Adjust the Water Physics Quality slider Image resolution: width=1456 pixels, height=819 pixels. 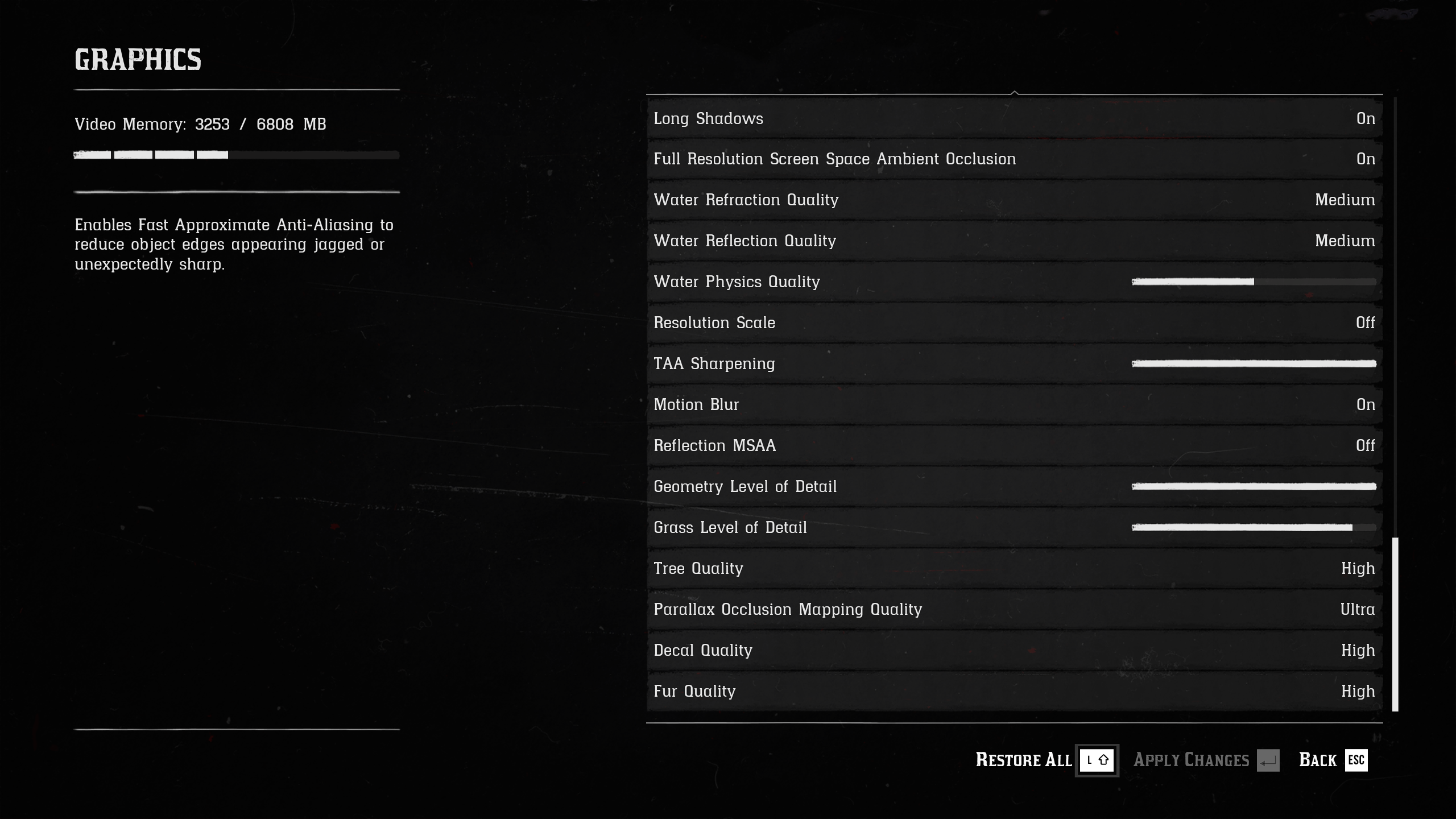coord(1254,282)
